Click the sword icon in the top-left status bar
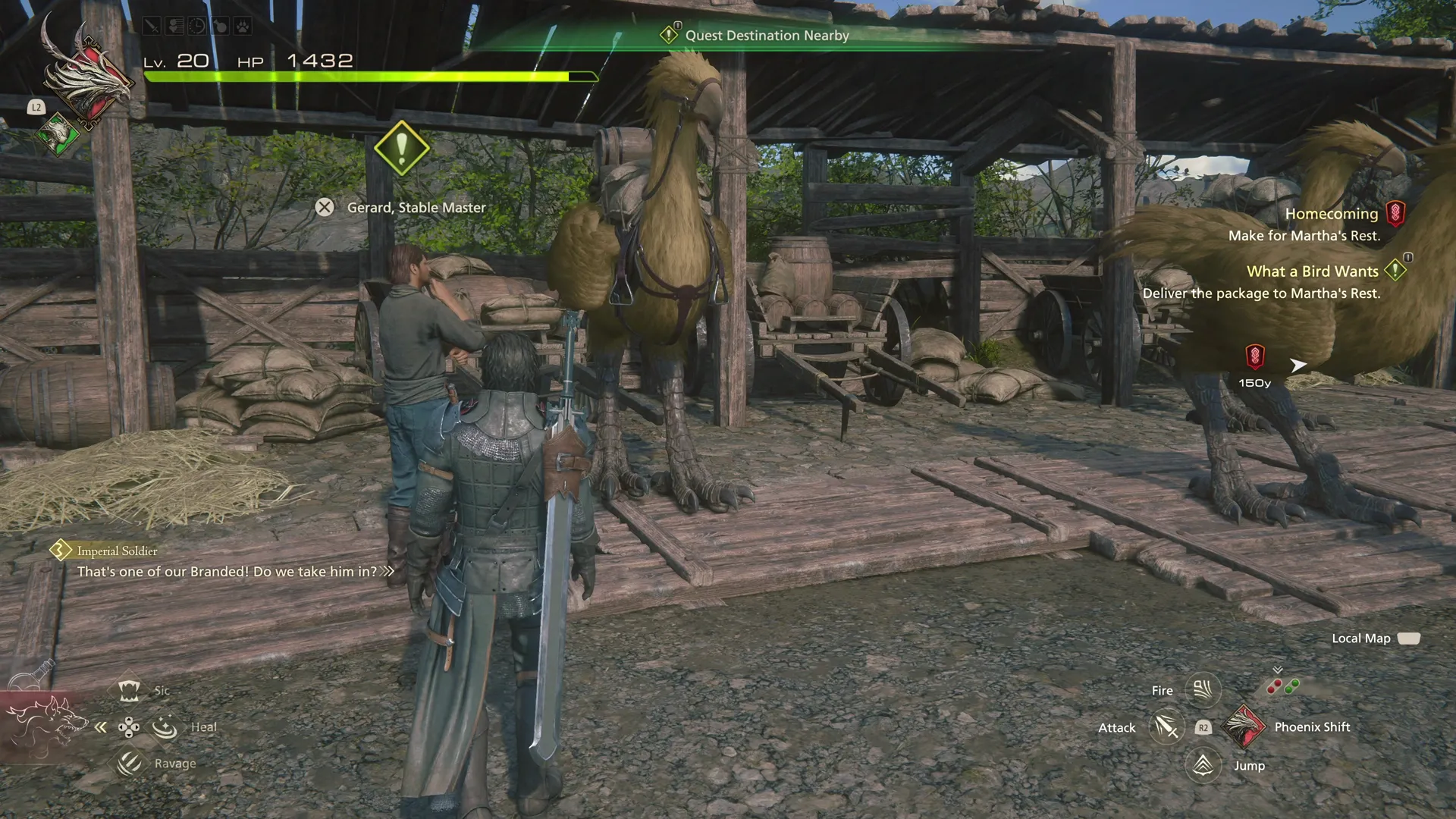 pyautogui.click(x=152, y=24)
